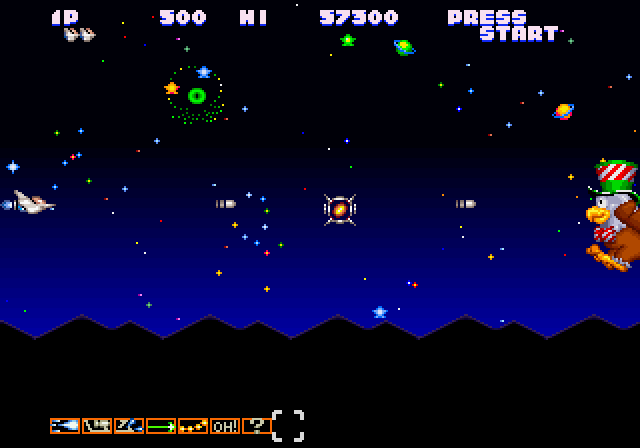Activate the green laser power-up slot
Screen dimensions: 640x448
pos(161,425)
